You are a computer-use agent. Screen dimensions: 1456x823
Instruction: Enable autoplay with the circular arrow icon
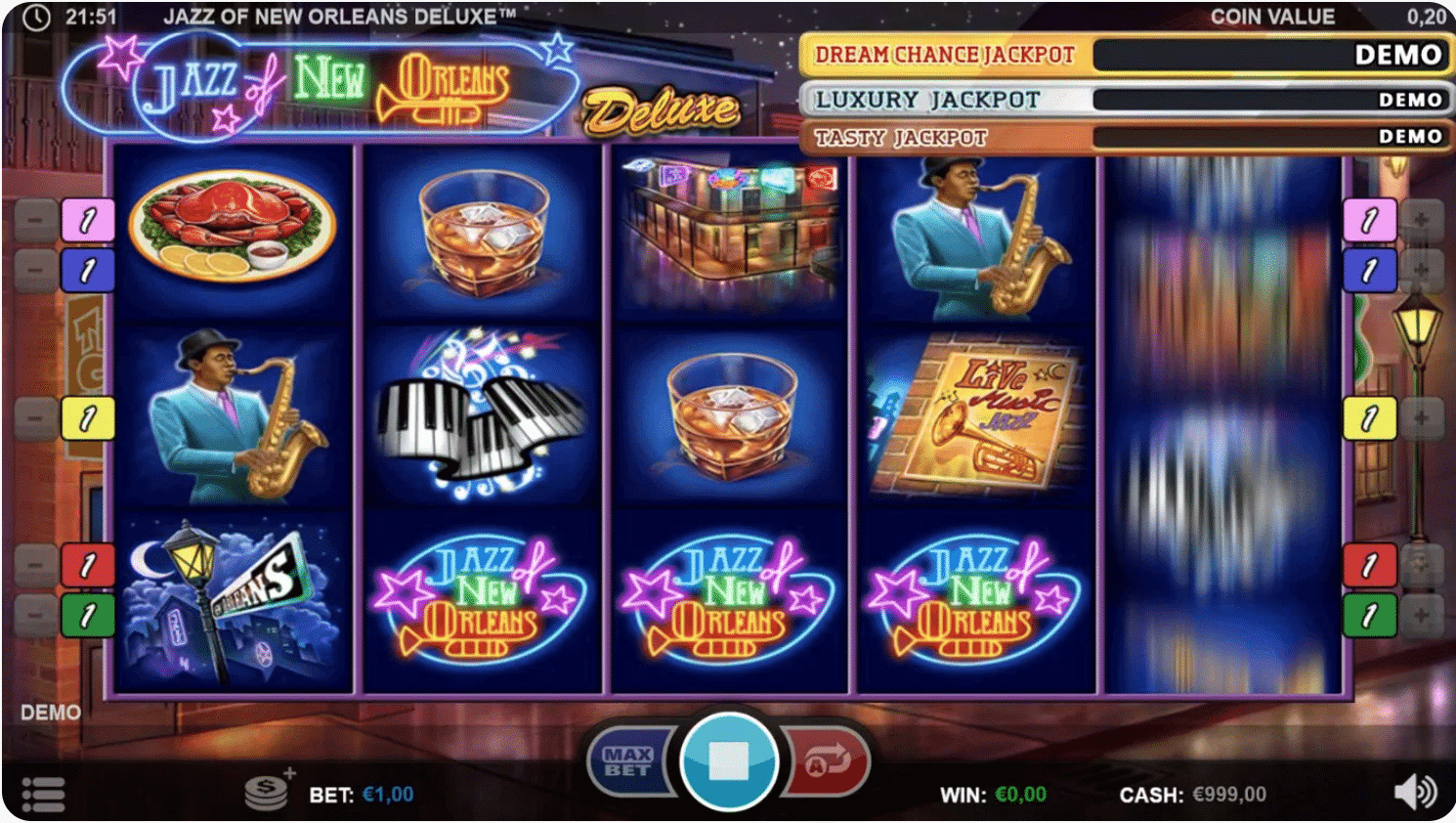[x=827, y=763]
